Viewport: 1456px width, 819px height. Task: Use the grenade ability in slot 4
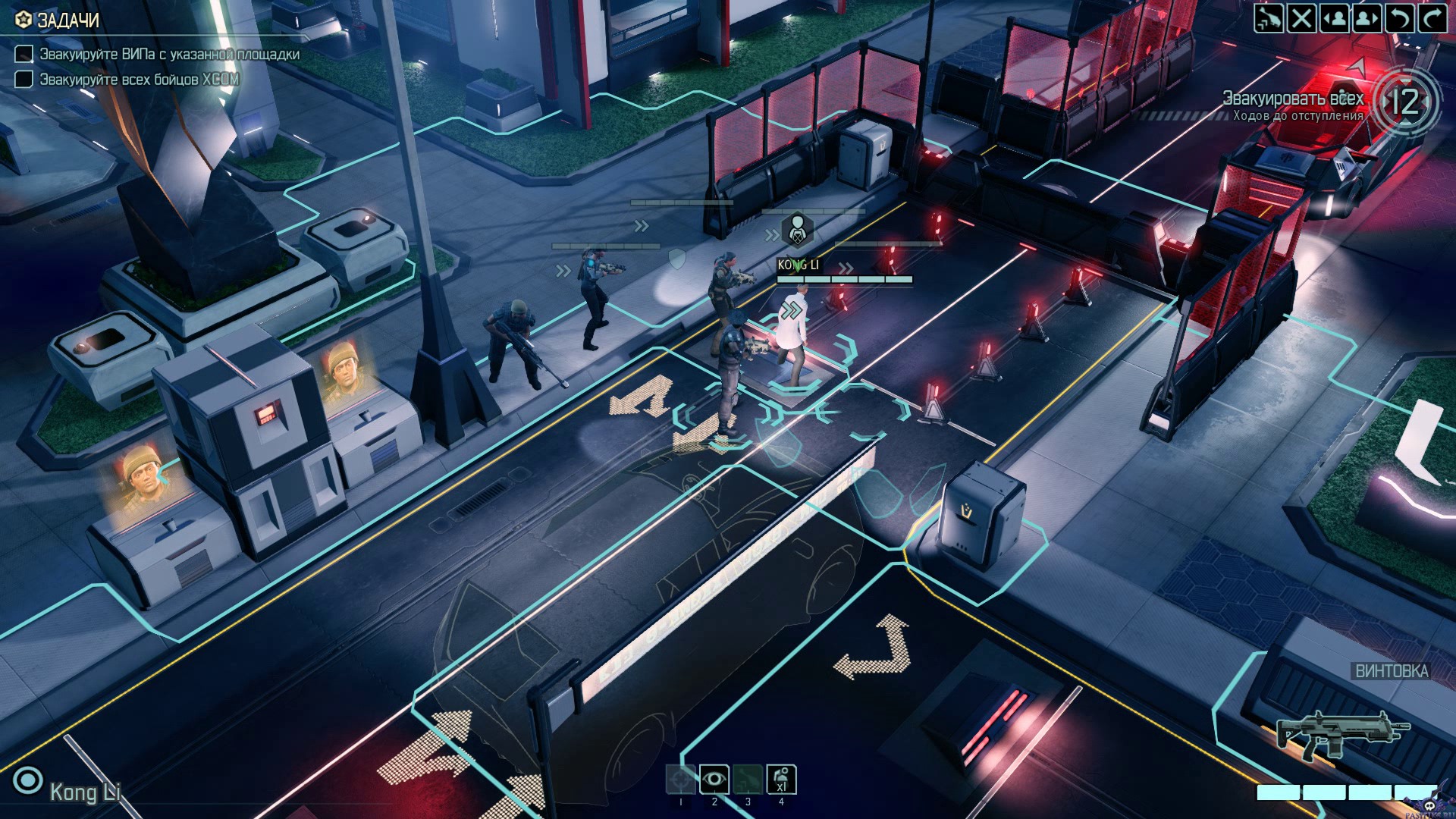click(781, 779)
